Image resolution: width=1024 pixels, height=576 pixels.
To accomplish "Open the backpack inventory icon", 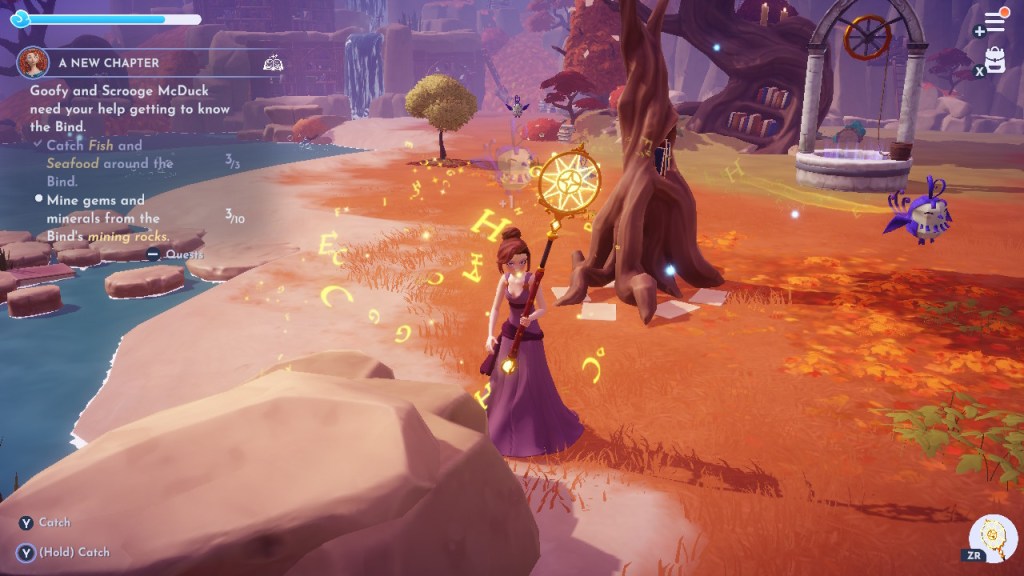I will 996,60.
